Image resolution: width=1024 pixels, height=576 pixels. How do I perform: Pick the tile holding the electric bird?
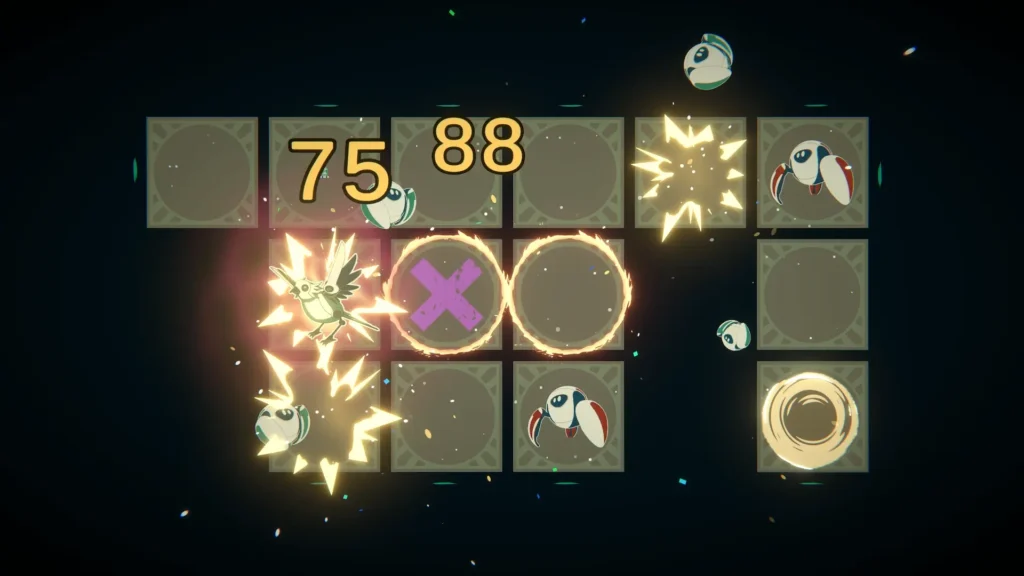(325, 294)
